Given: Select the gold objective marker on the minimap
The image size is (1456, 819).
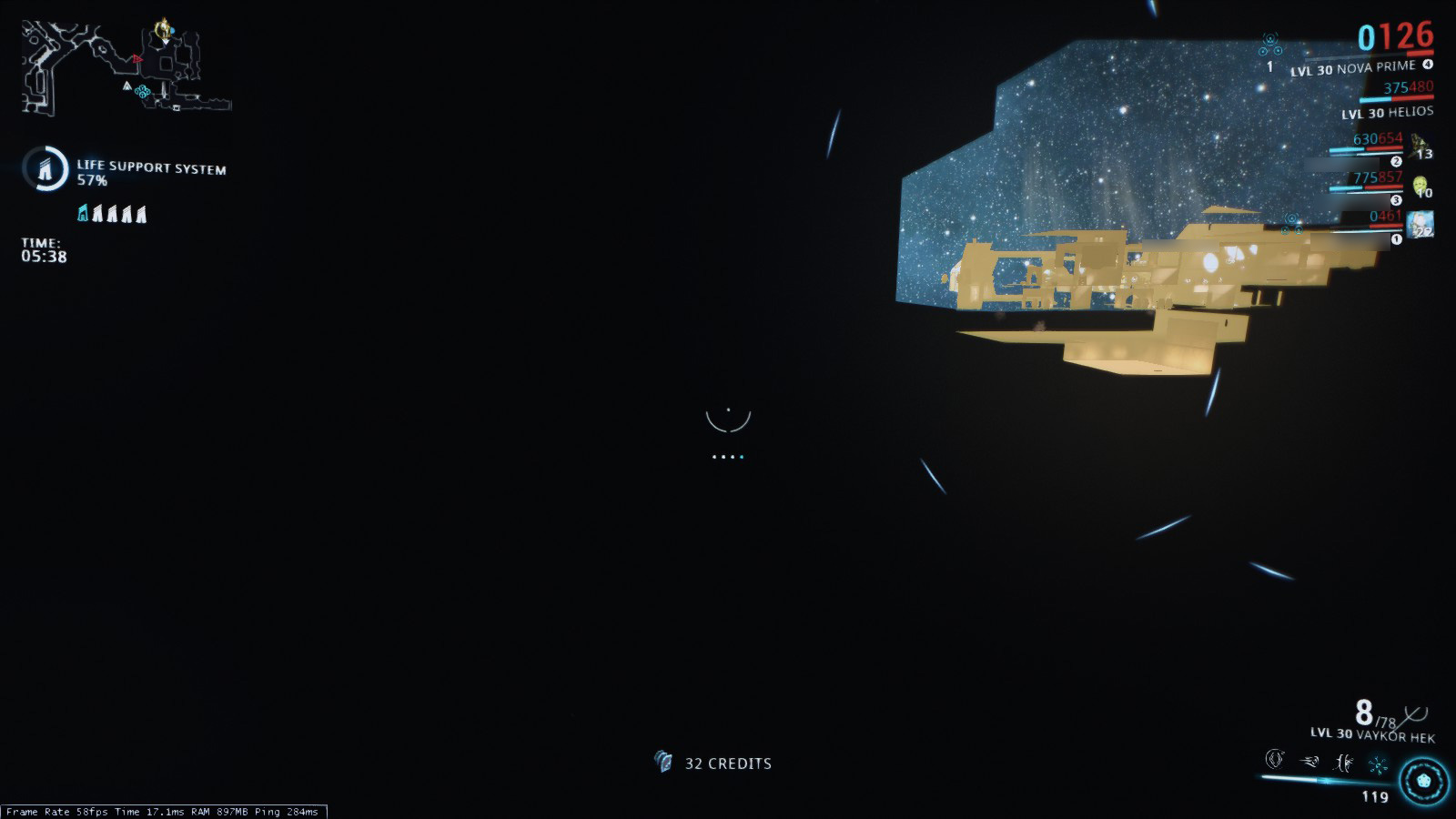Looking at the screenshot, I should point(164,30).
